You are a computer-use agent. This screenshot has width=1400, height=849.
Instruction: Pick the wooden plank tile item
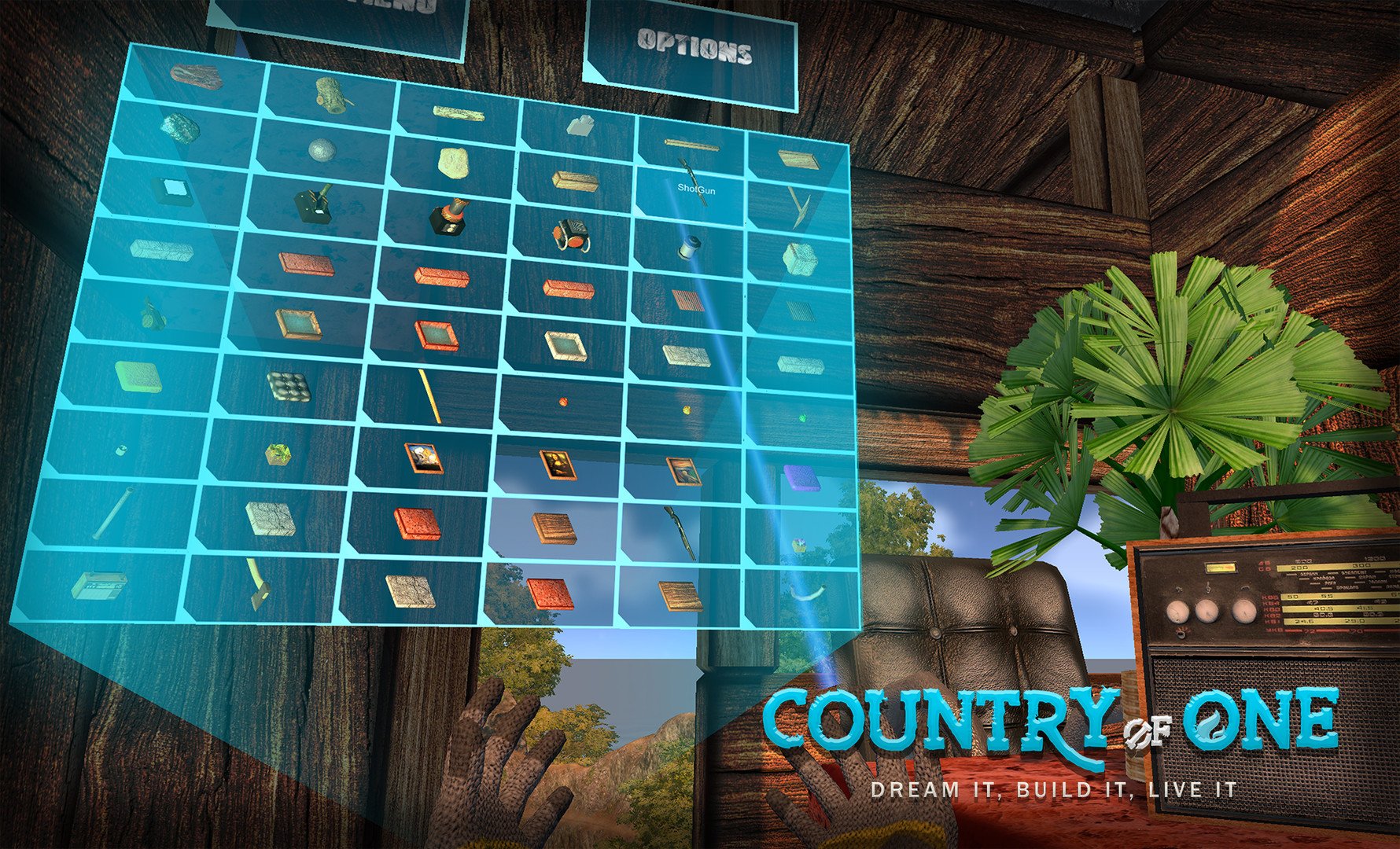pos(554,528)
